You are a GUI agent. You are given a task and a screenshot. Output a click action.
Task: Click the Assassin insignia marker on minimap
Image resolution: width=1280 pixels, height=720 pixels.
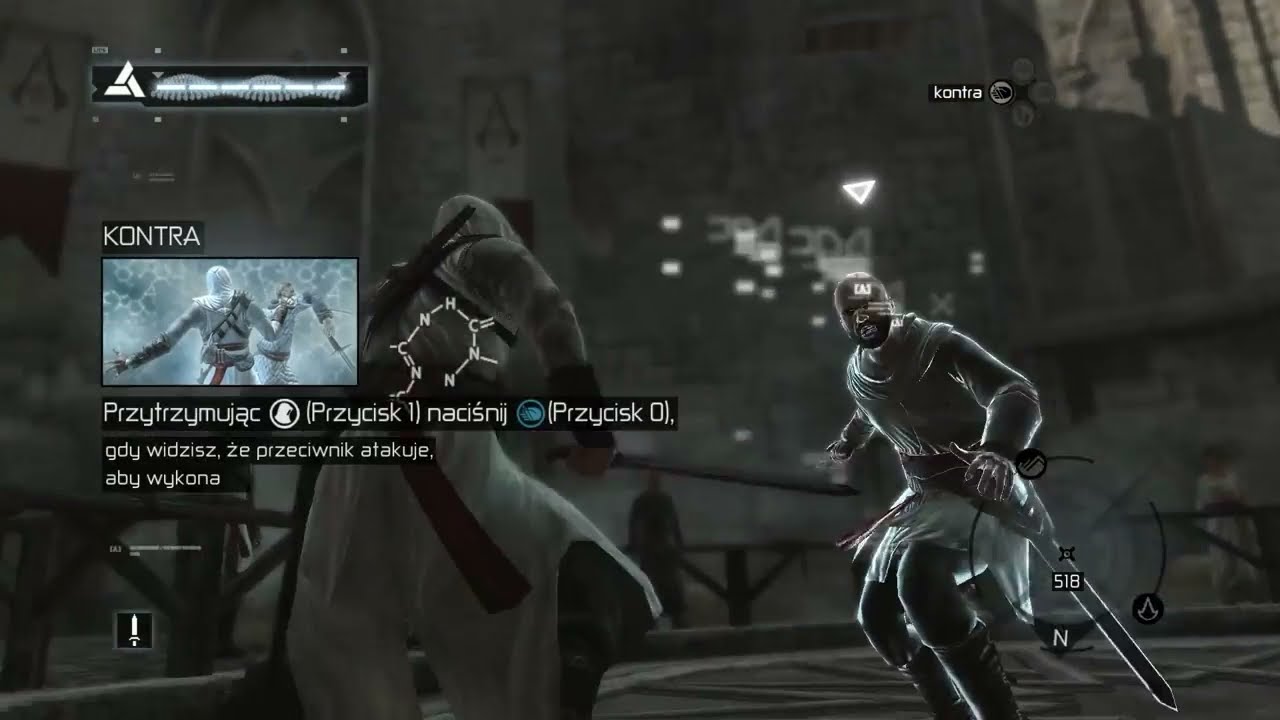coord(1147,607)
